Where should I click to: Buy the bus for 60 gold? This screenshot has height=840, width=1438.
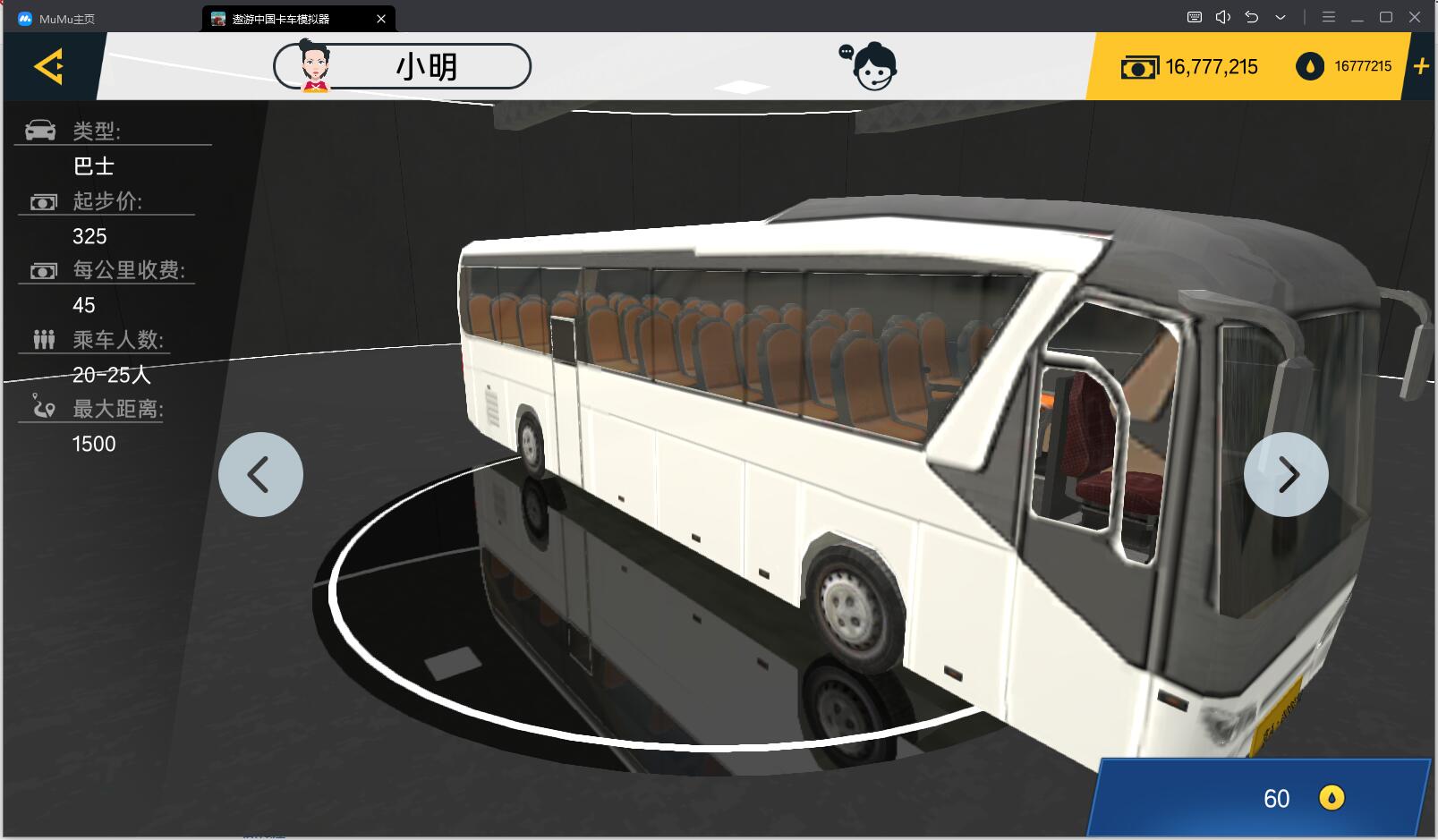tap(1262, 798)
